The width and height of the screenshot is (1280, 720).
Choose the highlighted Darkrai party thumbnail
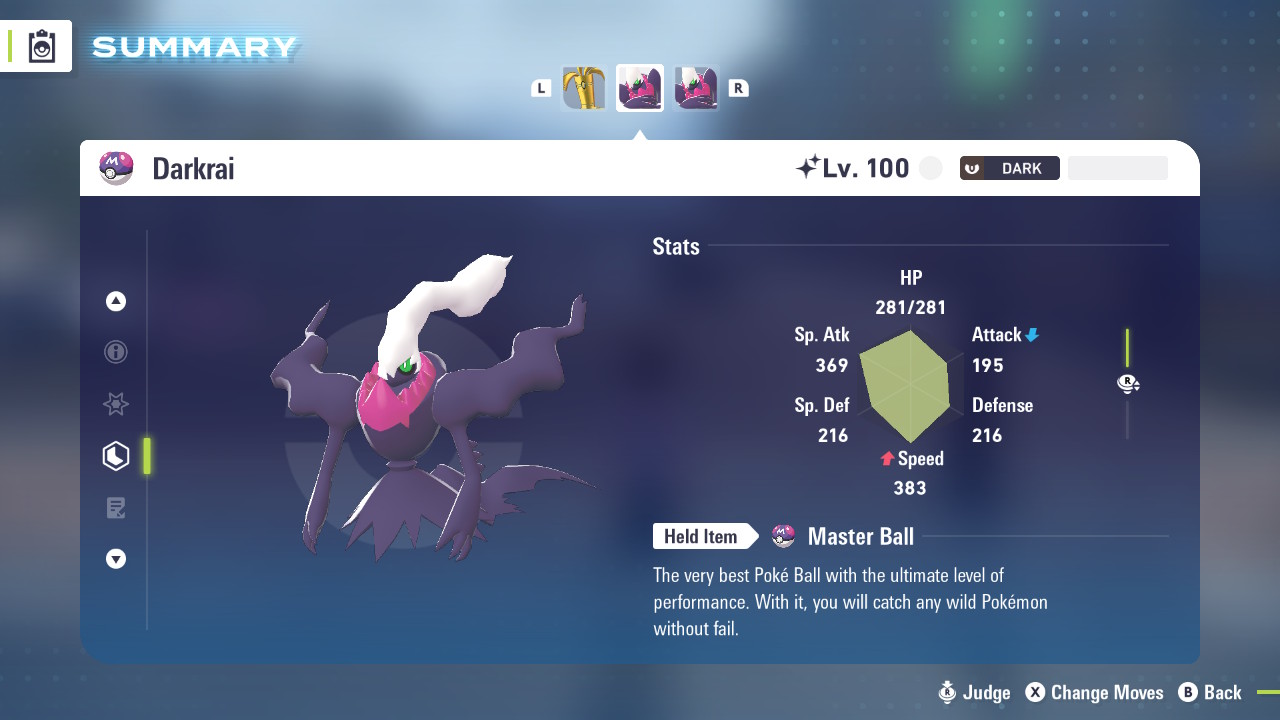click(x=640, y=88)
